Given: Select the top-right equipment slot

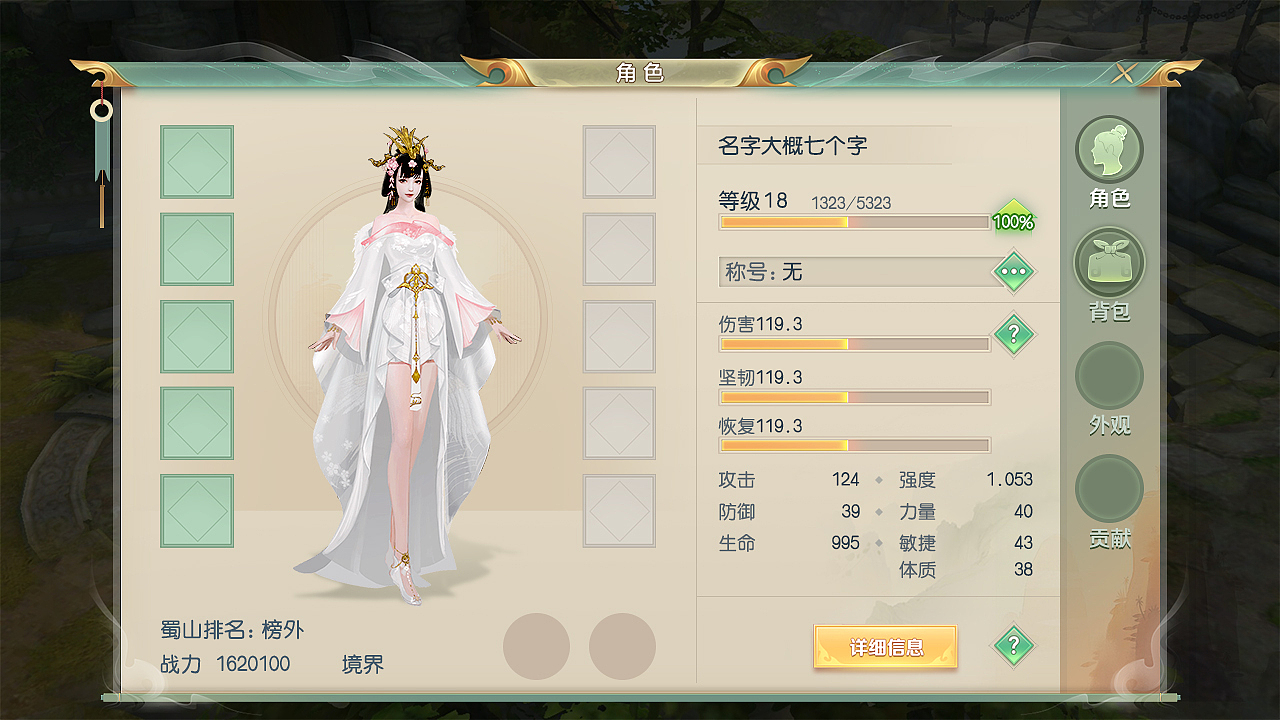Looking at the screenshot, I should pyautogui.click(x=619, y=162).
